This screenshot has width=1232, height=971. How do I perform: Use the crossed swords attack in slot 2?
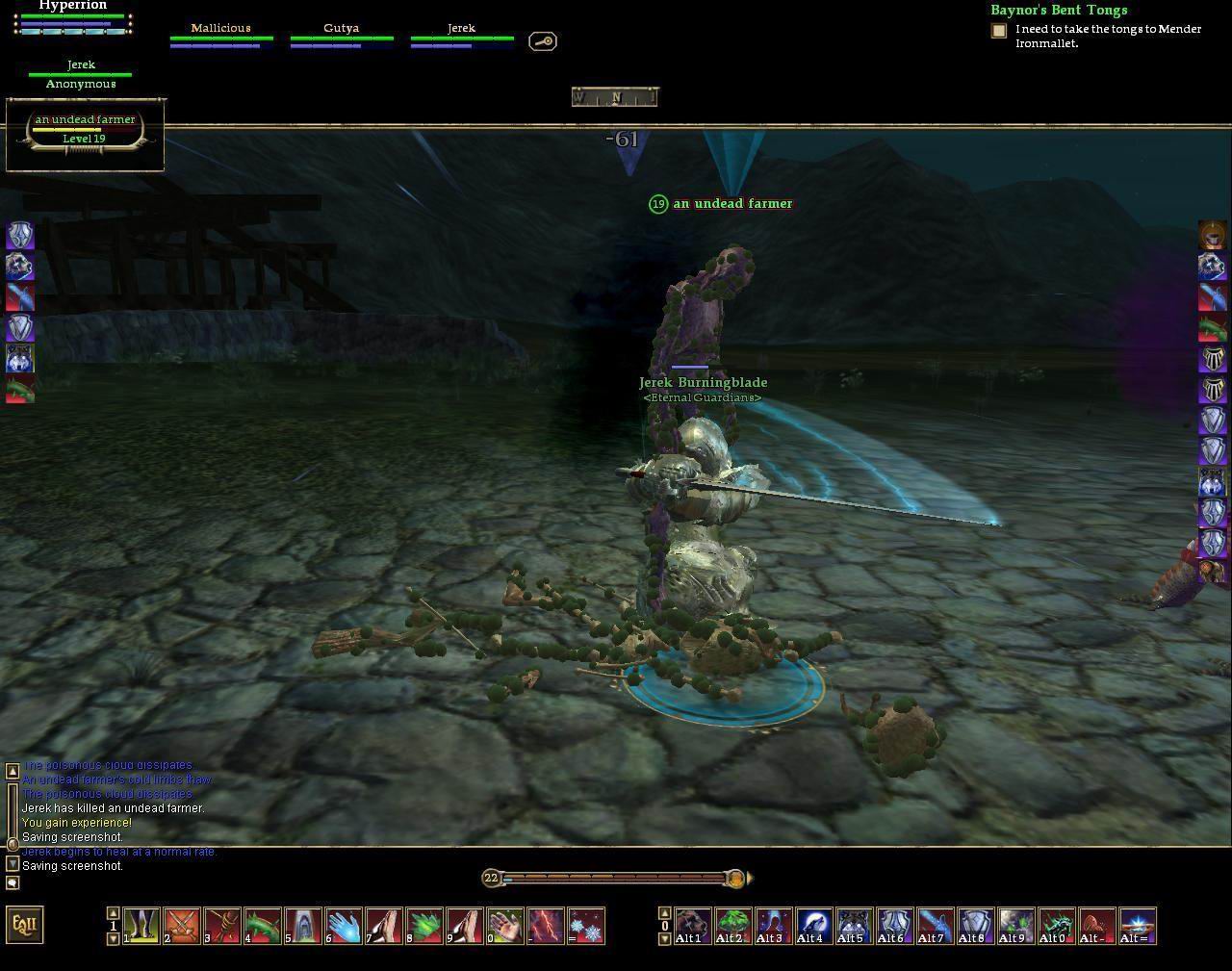click(x=182, y=926)
